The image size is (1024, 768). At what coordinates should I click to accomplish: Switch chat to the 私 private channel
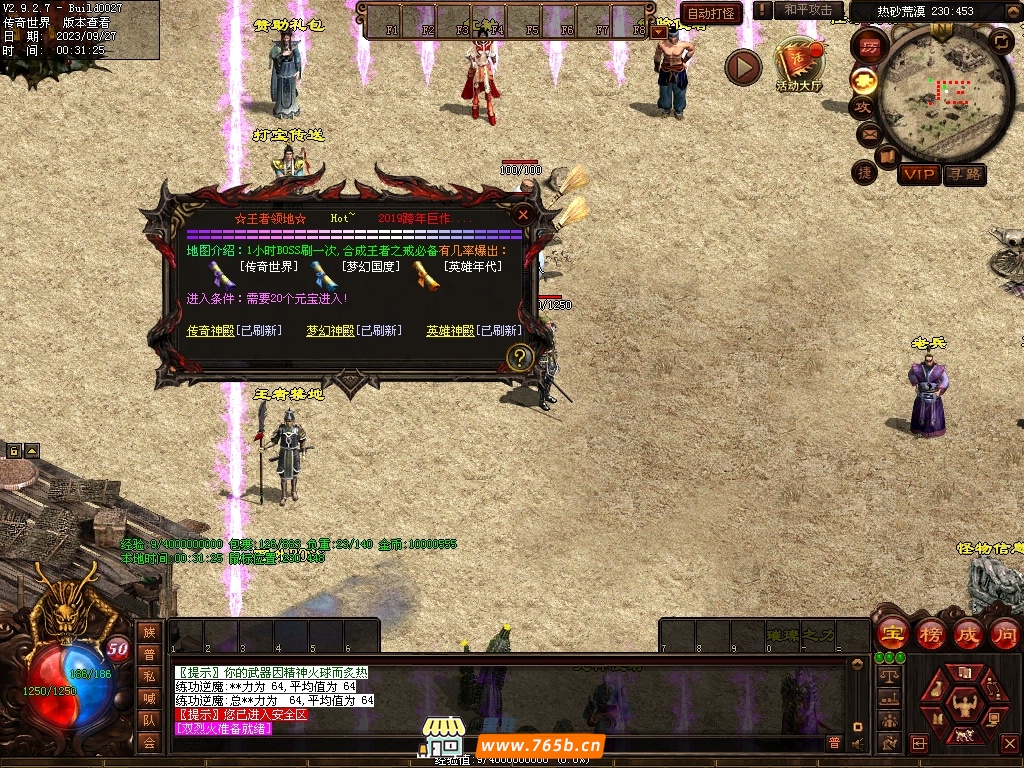click(149, 675)
